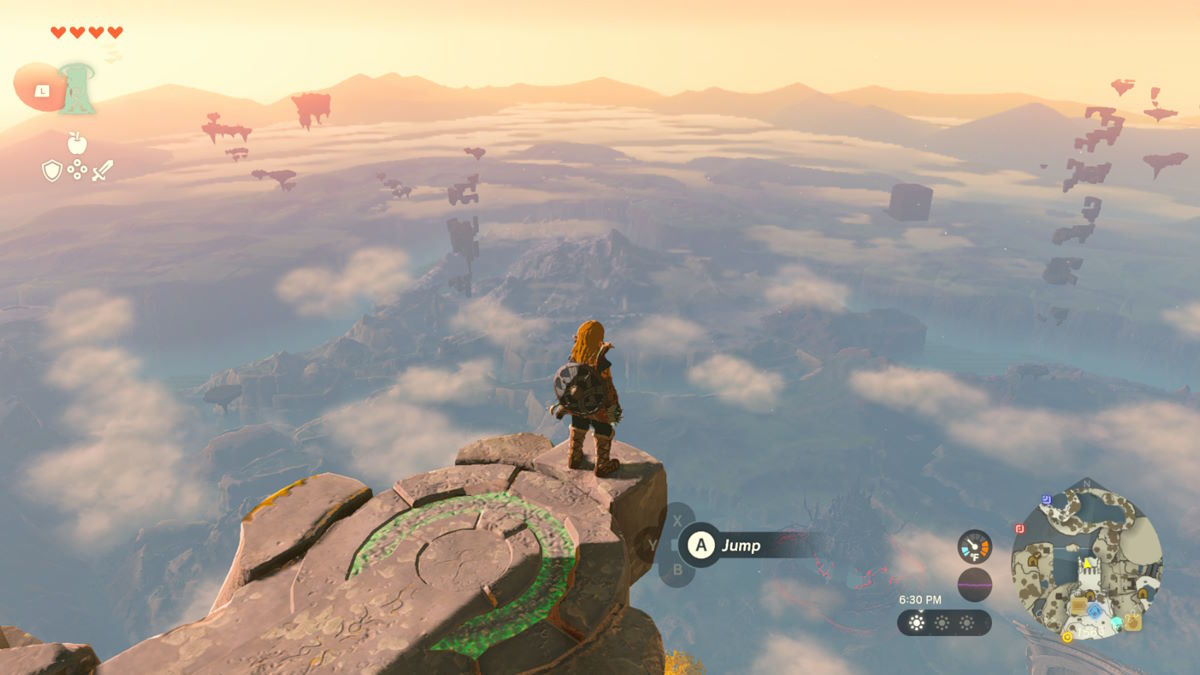Viewport: 1200px width, 675px height.
Task: Select the blue diamond marker on minimap
Action: point(1095,610)
